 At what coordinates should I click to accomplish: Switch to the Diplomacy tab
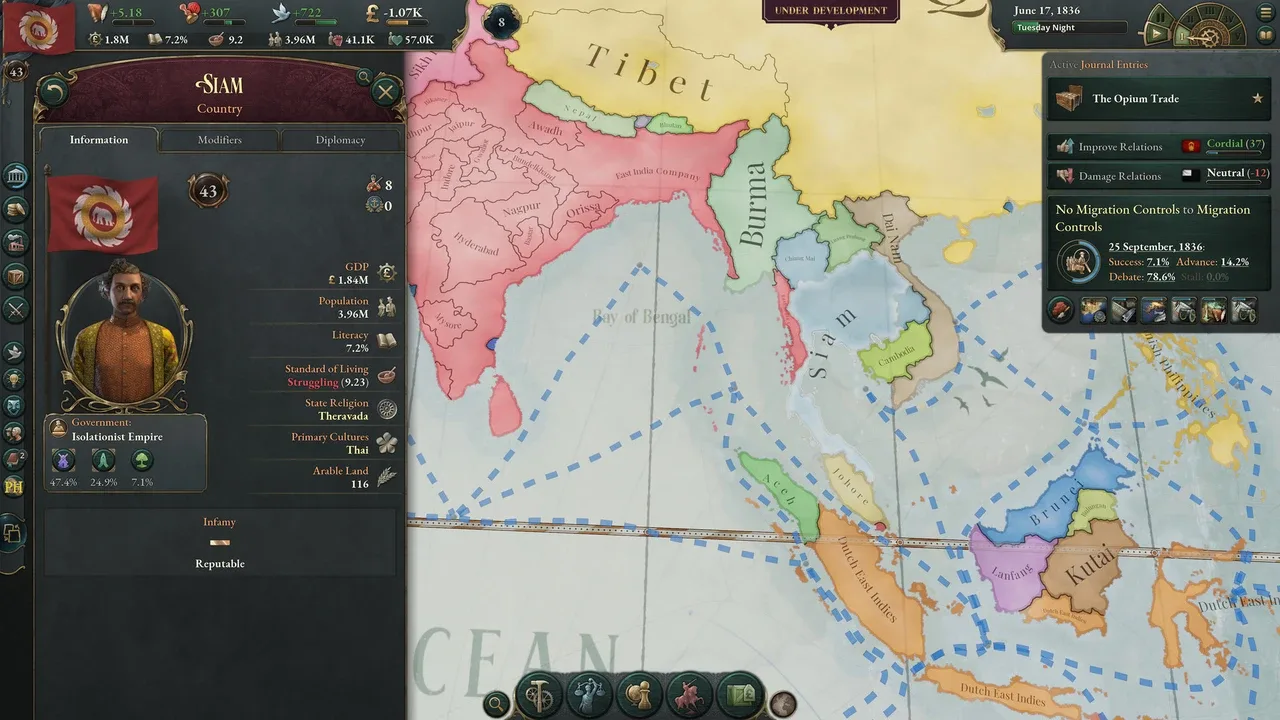tap(341, 140)
